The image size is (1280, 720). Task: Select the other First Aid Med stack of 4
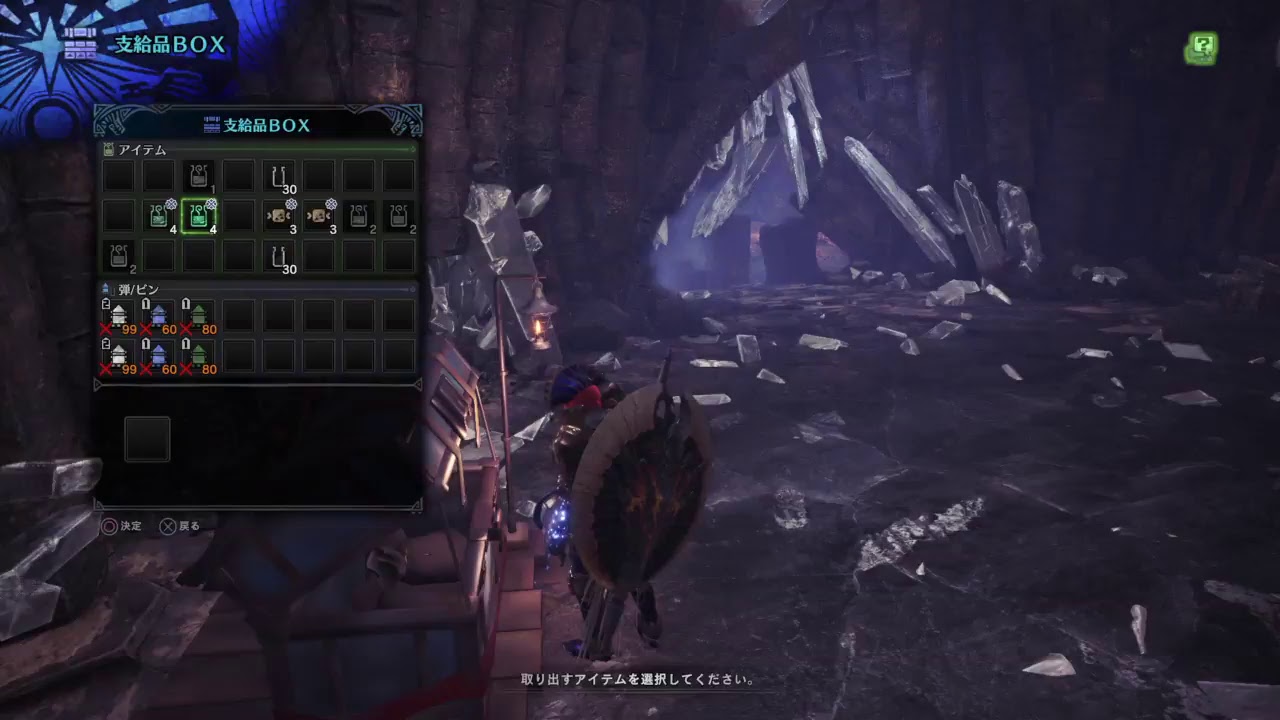pyautogui.click(x=159, y=216)
